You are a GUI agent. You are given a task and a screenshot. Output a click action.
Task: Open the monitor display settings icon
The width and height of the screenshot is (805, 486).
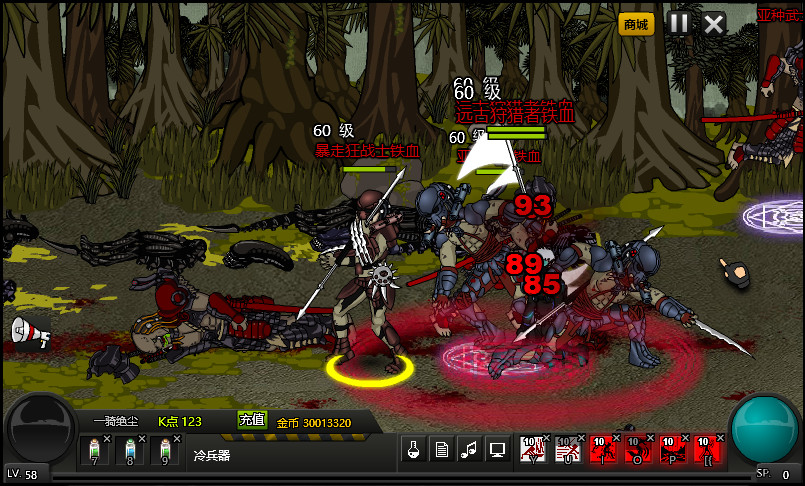click(x=496, y=450)
